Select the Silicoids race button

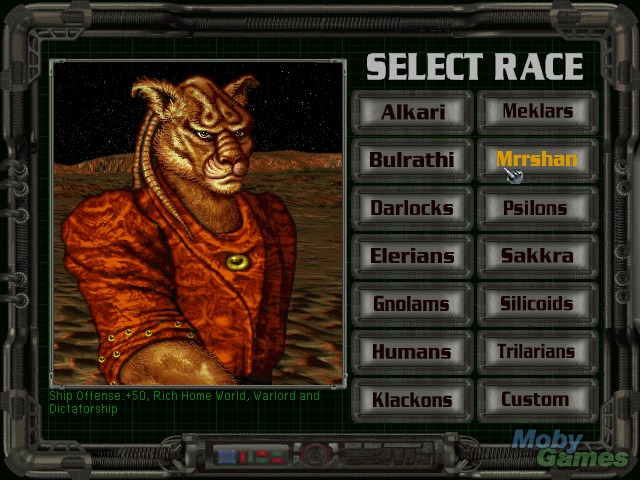click(537, 304)
